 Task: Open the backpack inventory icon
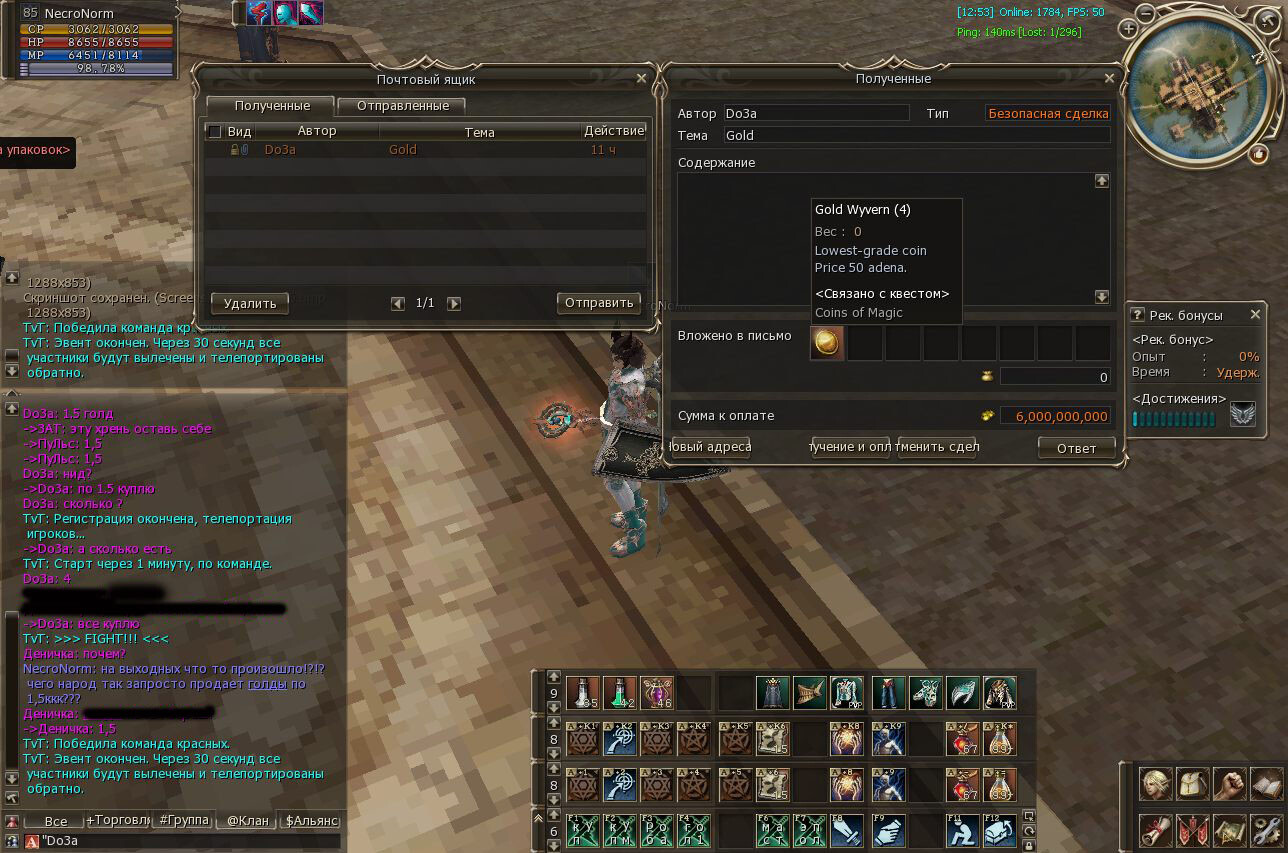(1192, 785)
